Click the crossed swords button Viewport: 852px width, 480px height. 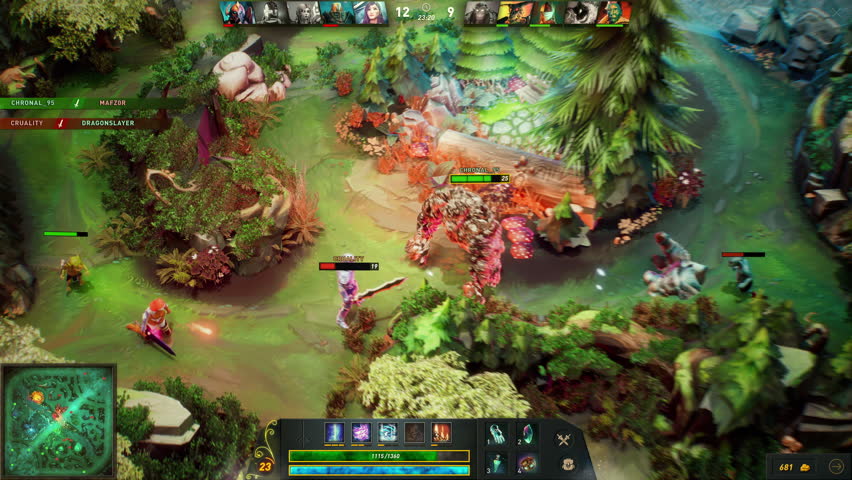click(x=563, y=439)
